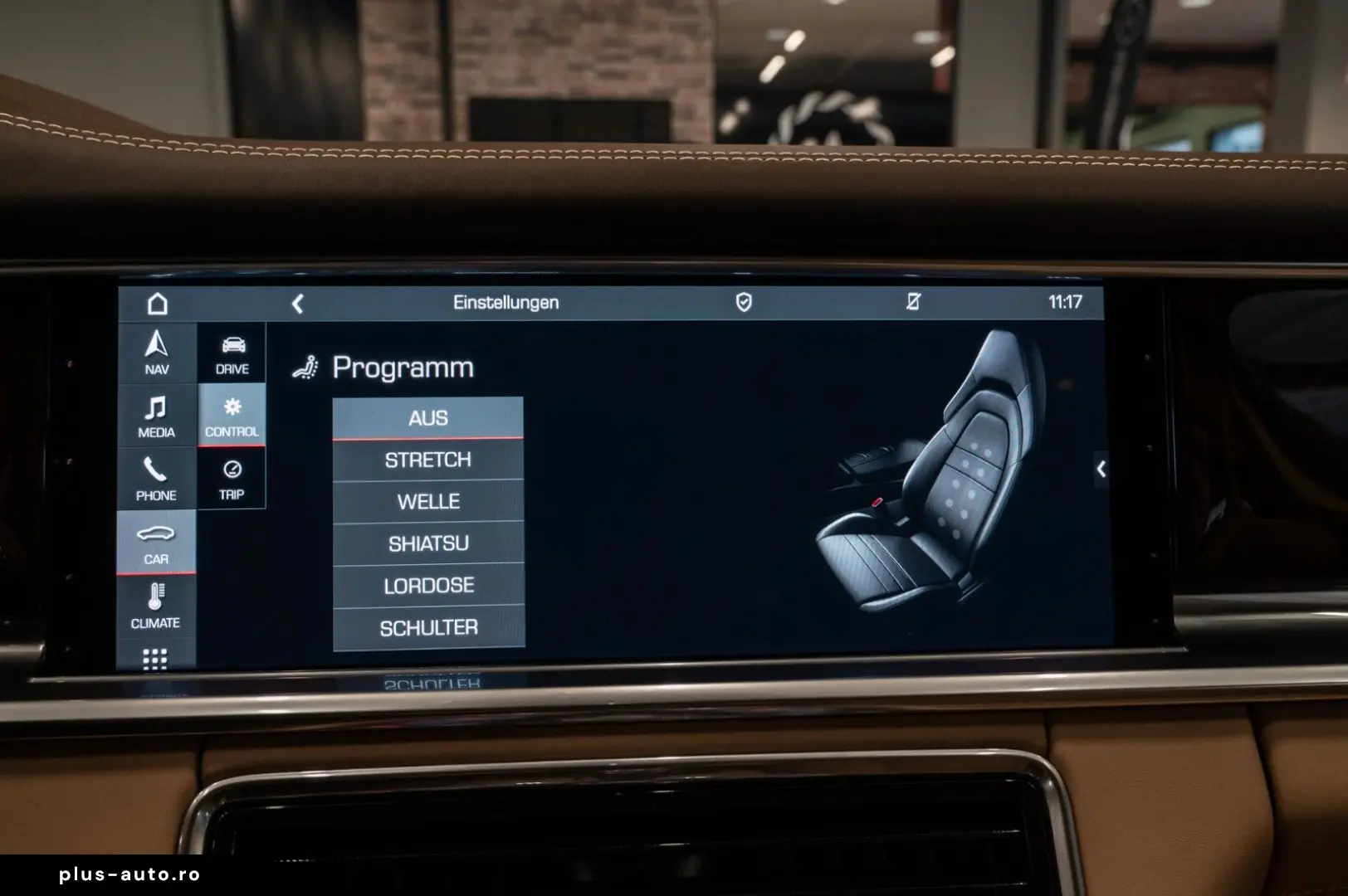This screenshot has height=896, width=1348.
Task: Select the WELLE massage program
Action: coord(428,501)
